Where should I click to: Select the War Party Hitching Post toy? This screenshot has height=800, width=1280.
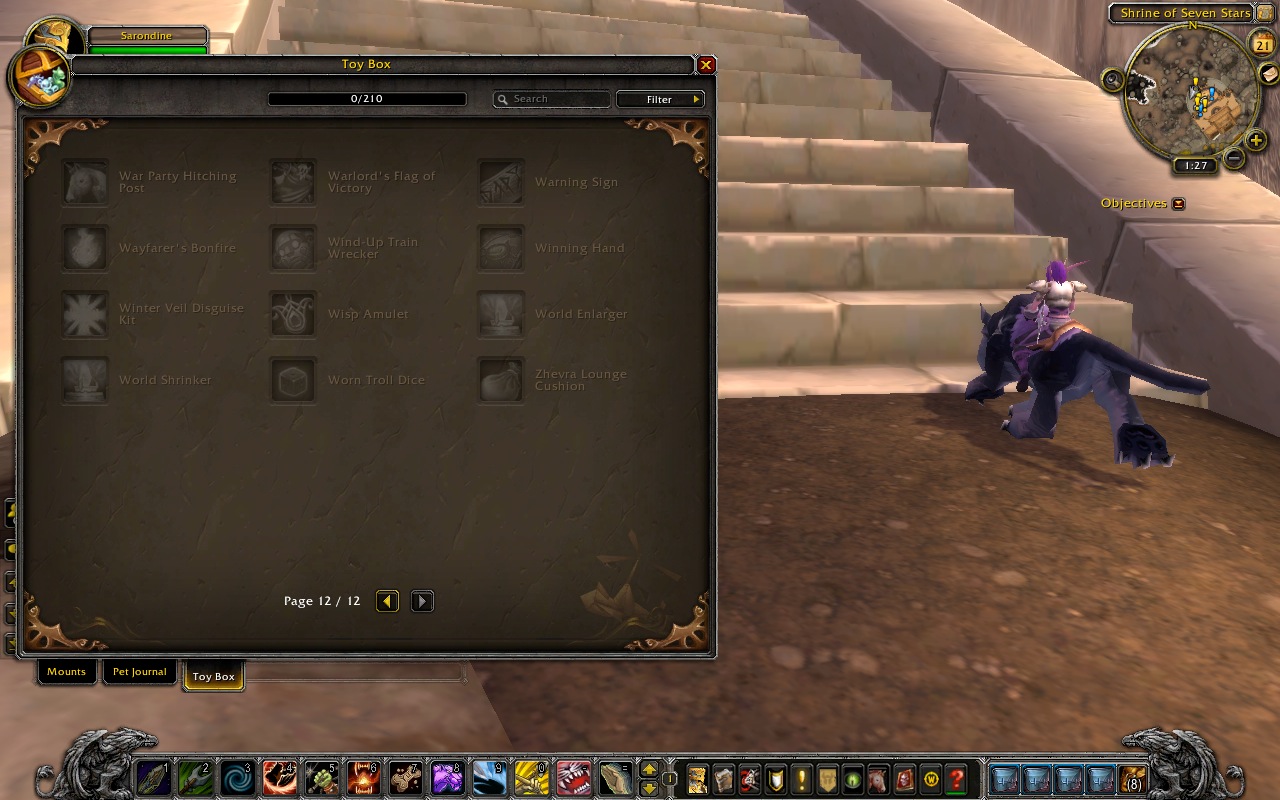tap(86, 183)
